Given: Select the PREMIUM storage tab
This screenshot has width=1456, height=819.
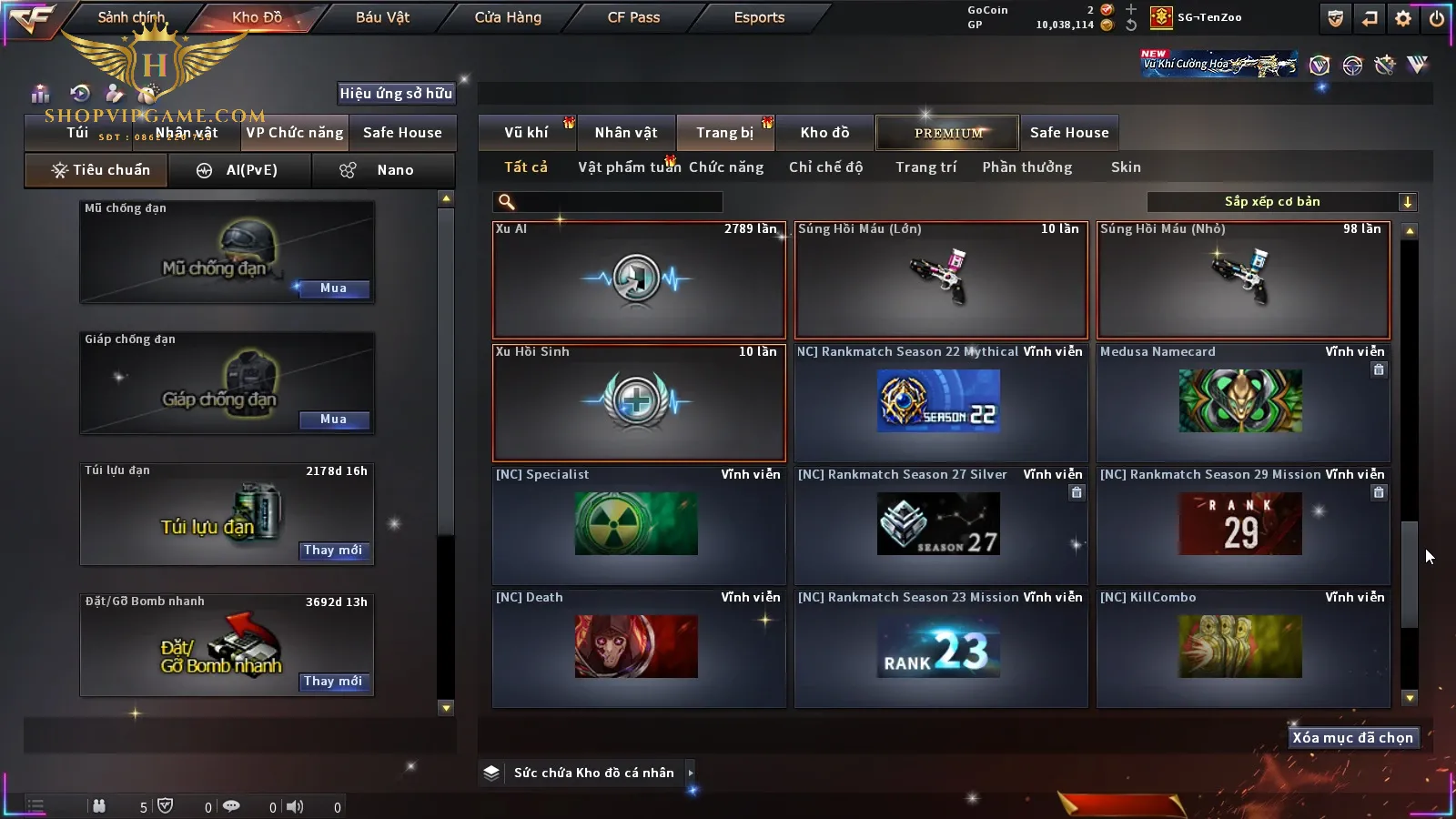Looking at the screenshot, I should [x=948, y=133].
